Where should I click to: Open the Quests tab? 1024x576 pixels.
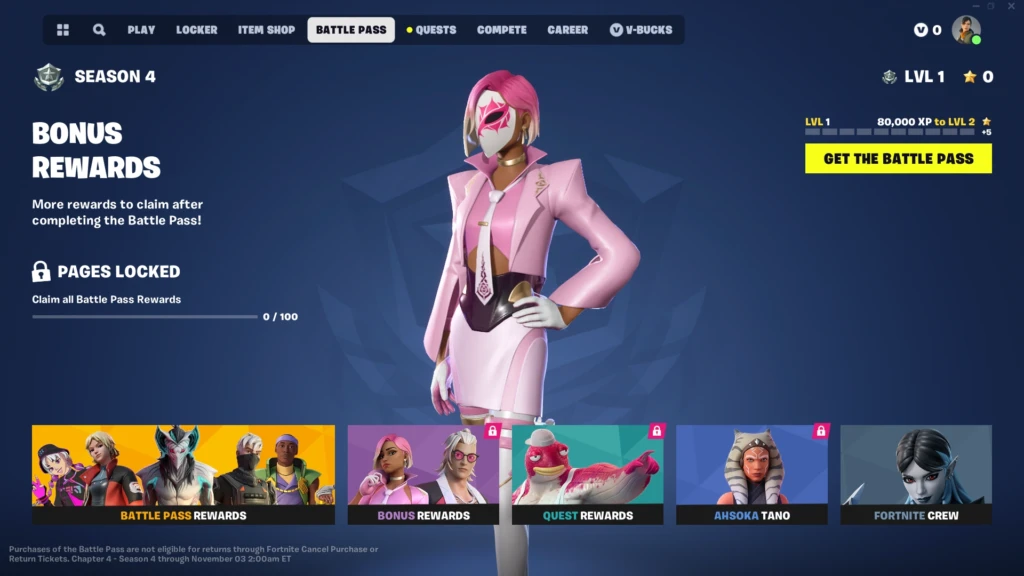pyautogui.click(x=432, y=30)
